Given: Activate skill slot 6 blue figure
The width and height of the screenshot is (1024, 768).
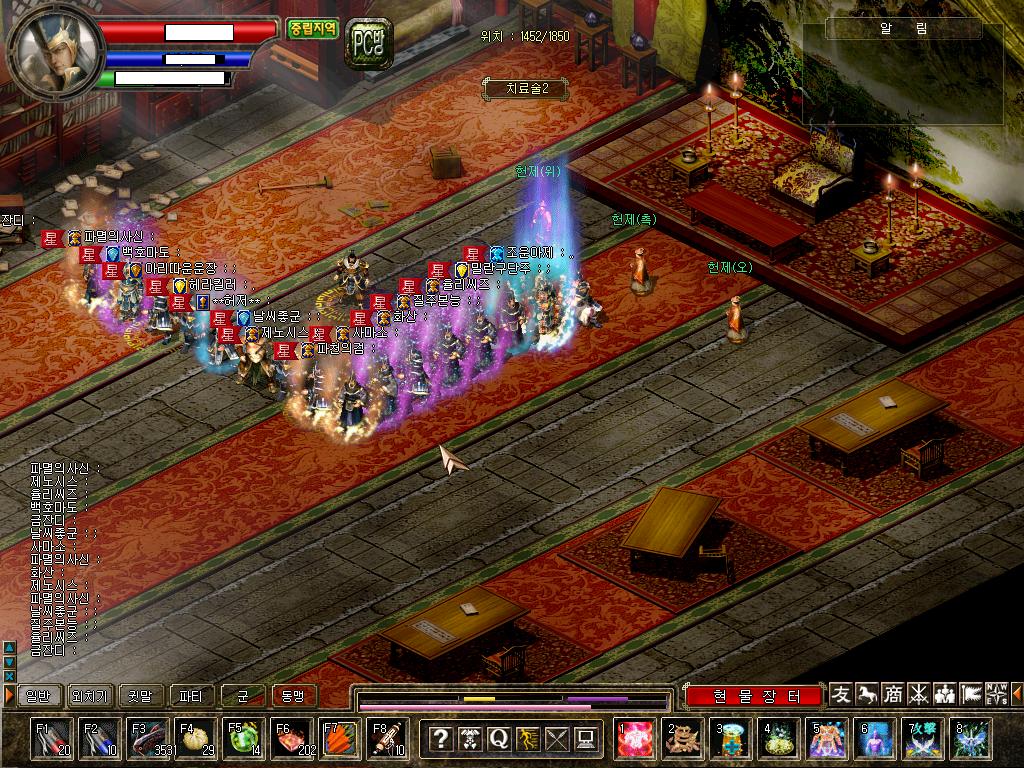Looking at the screenshot, I should click(x=874, y=739).
